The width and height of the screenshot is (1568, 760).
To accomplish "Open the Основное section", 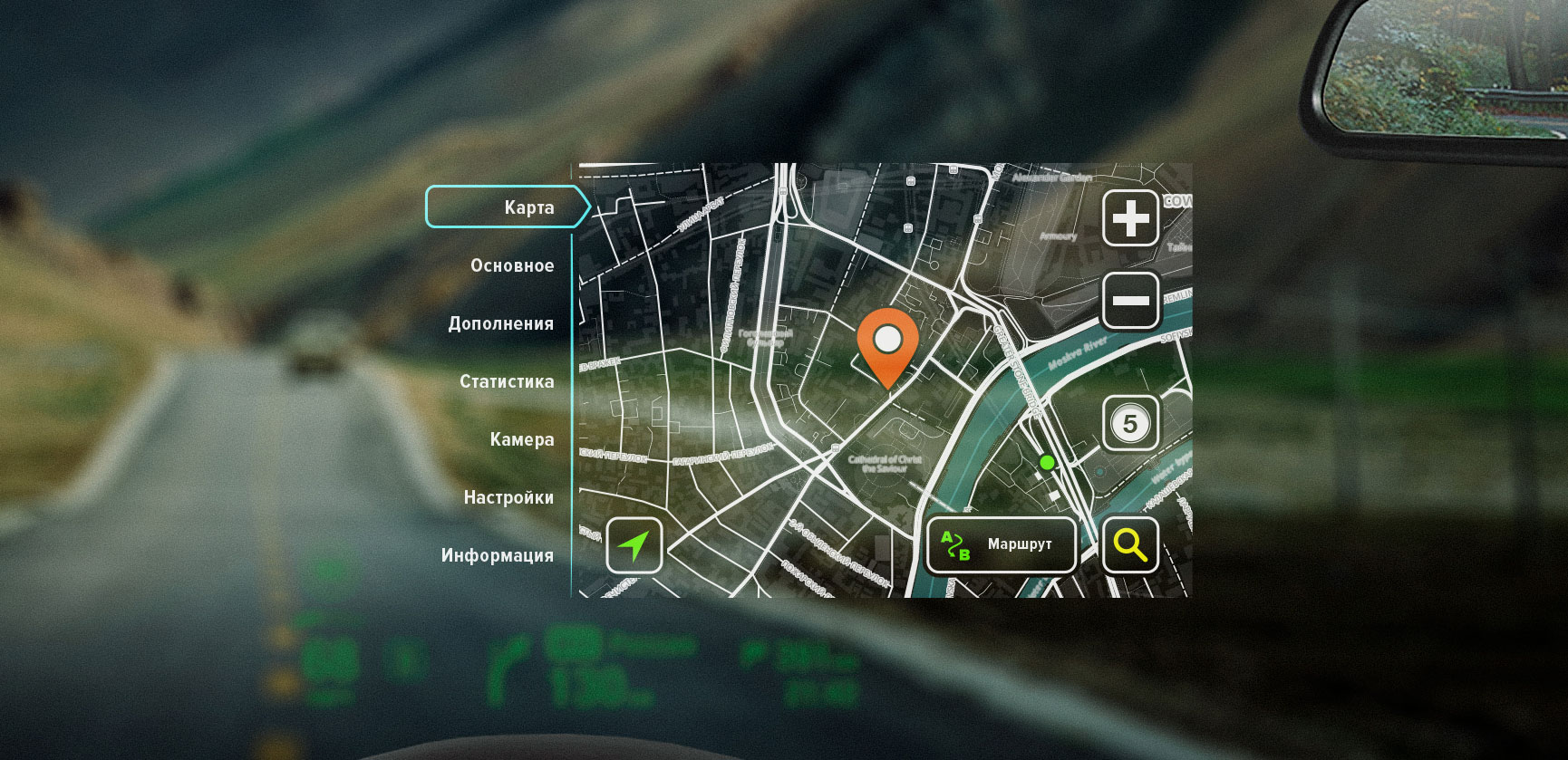I will tap(512, 265).
